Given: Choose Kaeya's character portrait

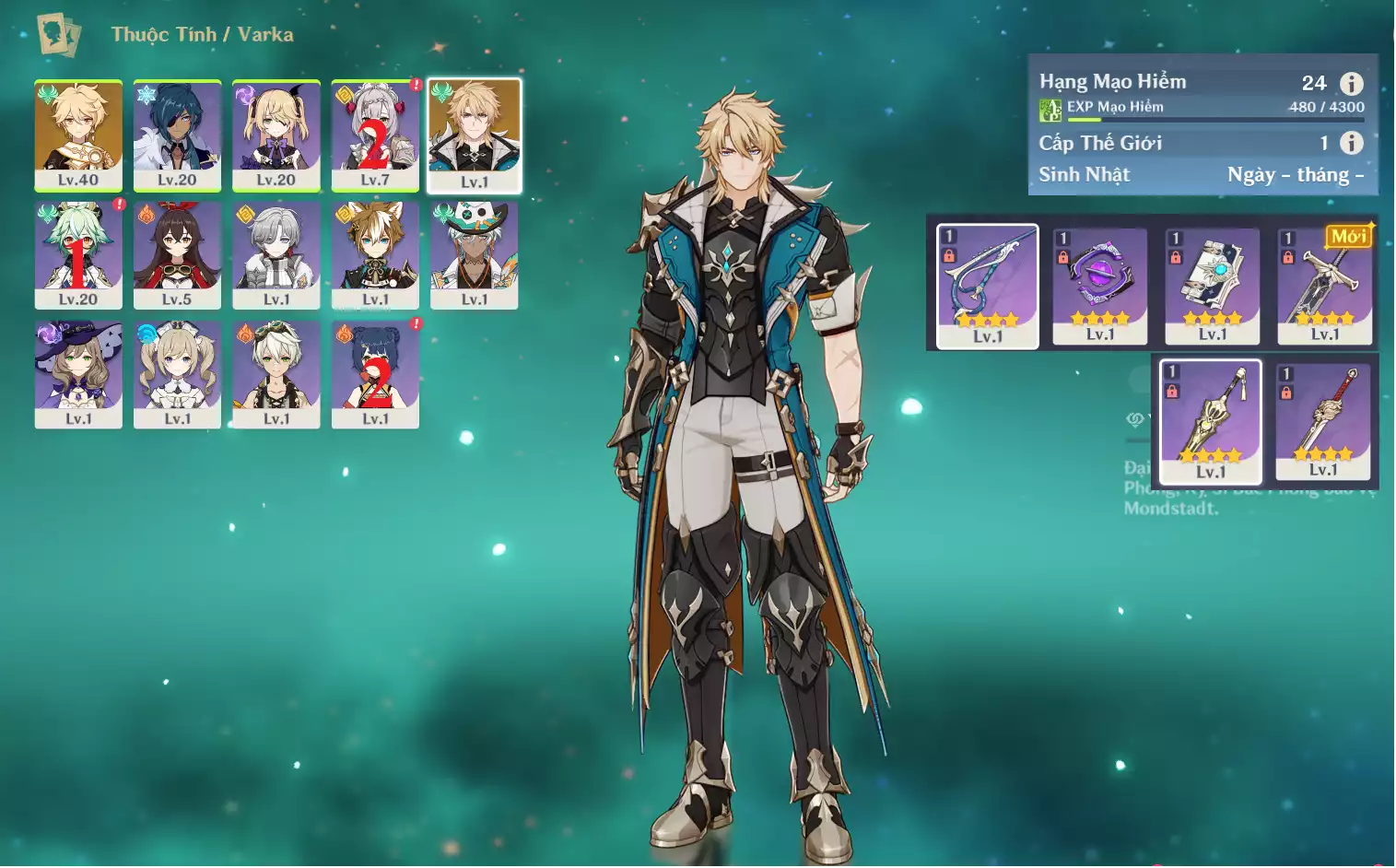Looking at the screenshot, I should 177,135.
